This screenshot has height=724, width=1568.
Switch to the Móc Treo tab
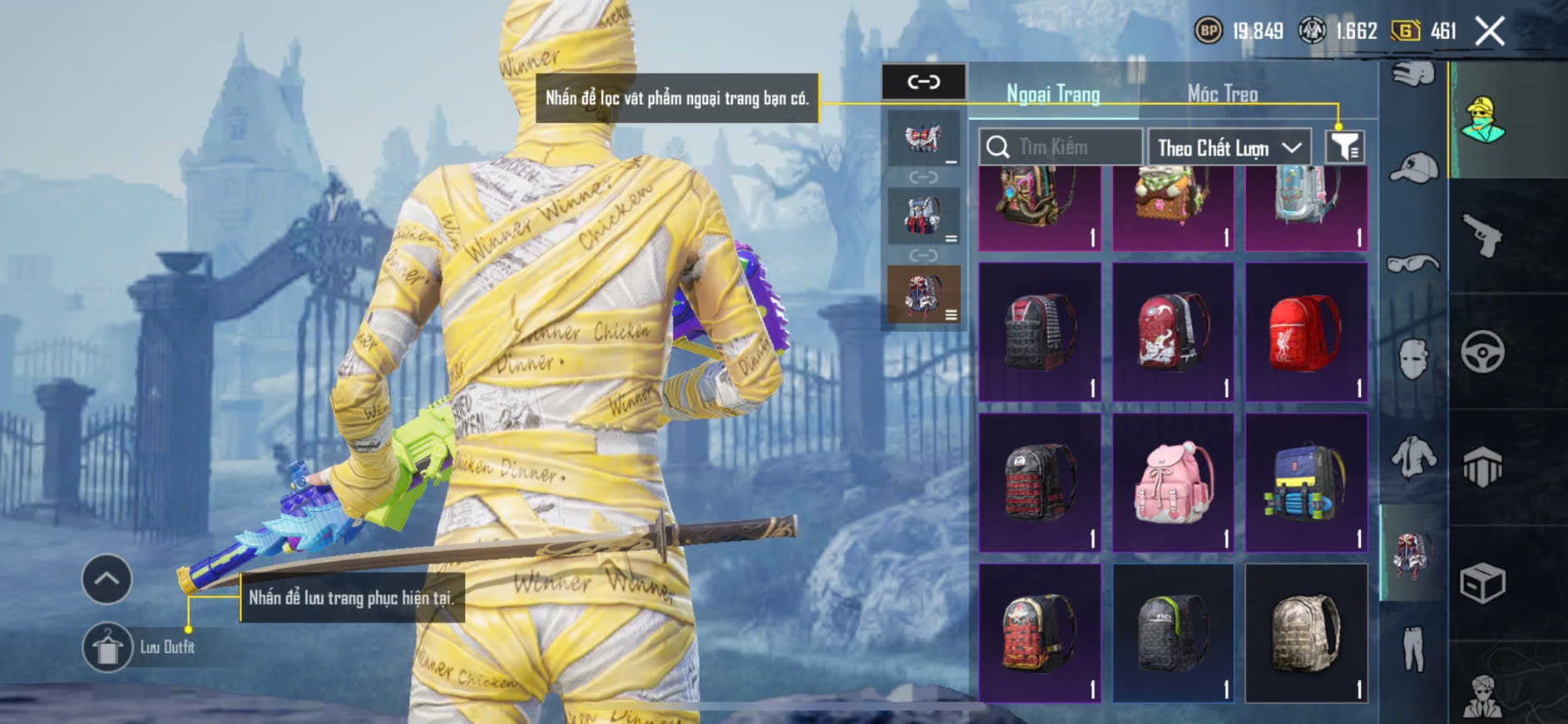pos(1222,93)
